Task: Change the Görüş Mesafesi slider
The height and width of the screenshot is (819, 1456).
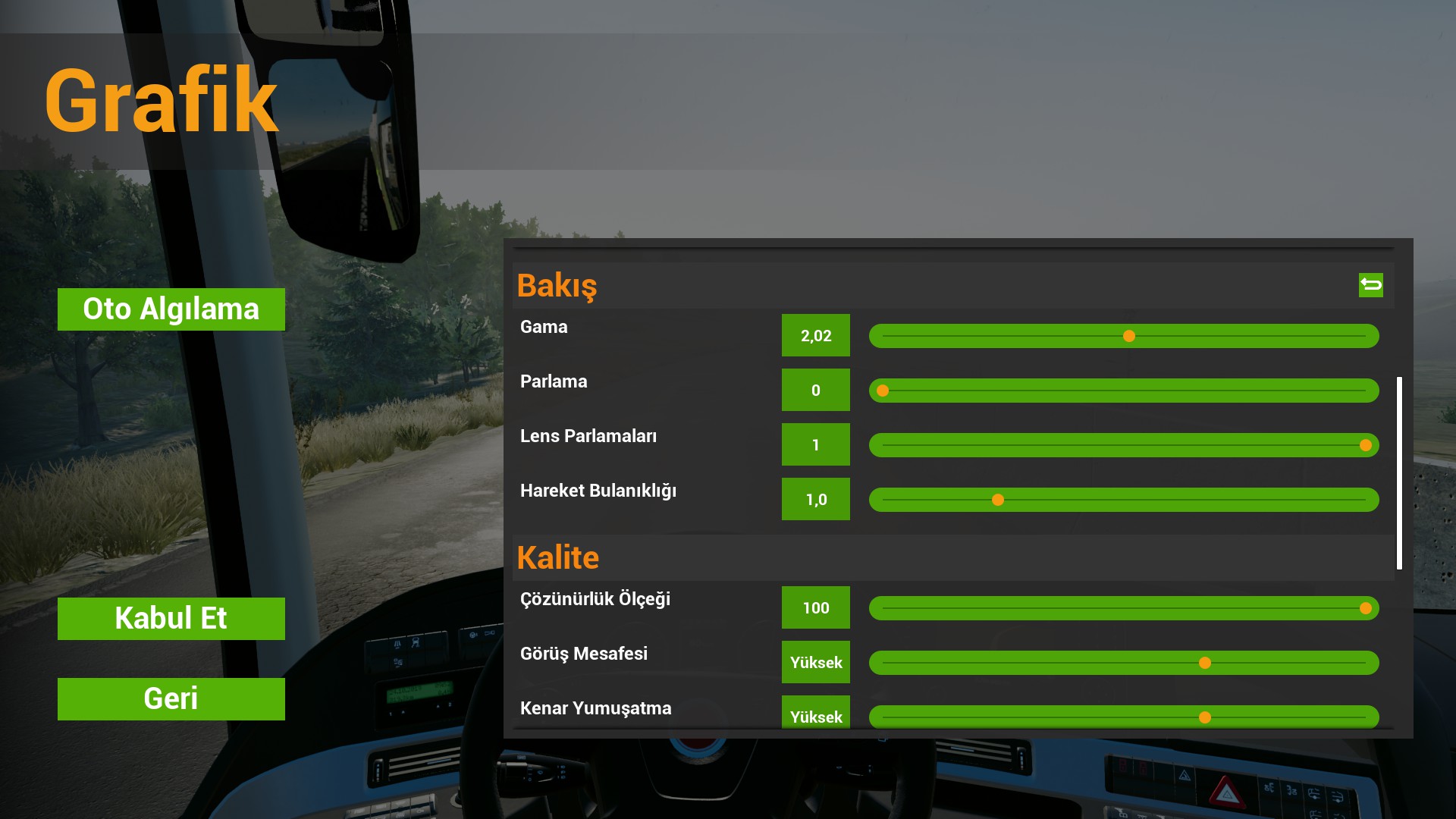Action: (1204, 663)
